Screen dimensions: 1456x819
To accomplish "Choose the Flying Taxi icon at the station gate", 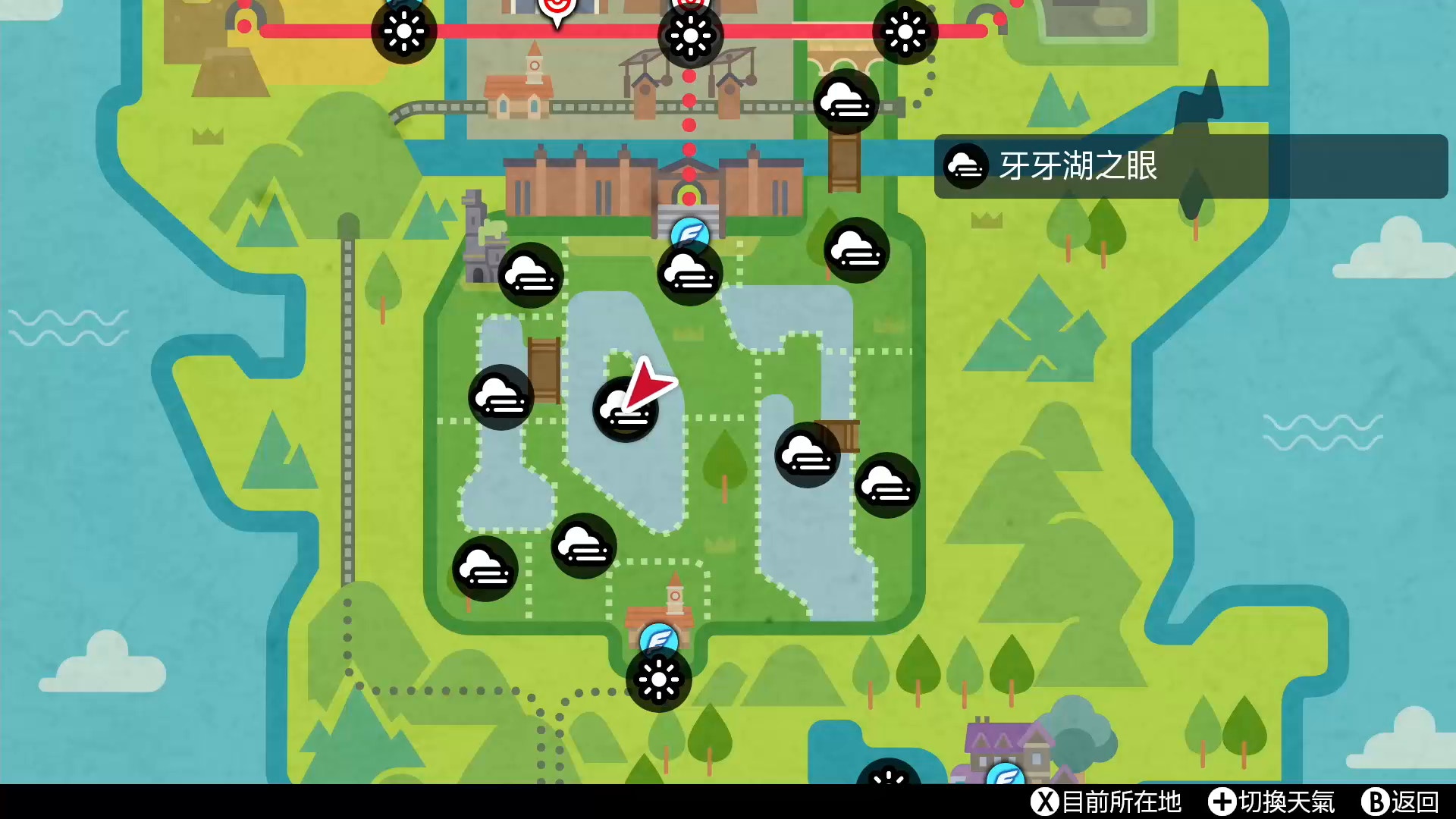I will (x=689, y=232).
